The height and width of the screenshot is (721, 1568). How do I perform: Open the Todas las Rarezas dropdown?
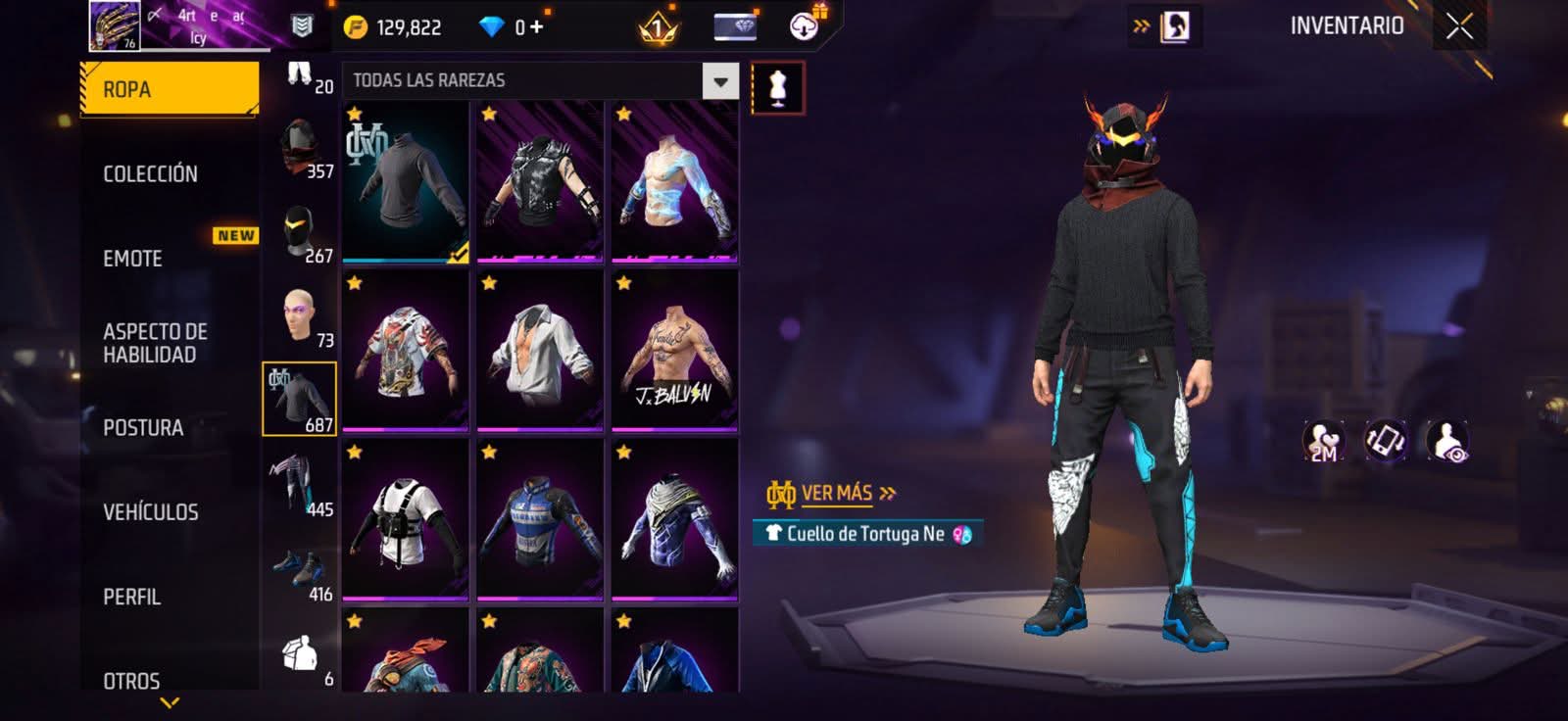(x=720, y=81)
